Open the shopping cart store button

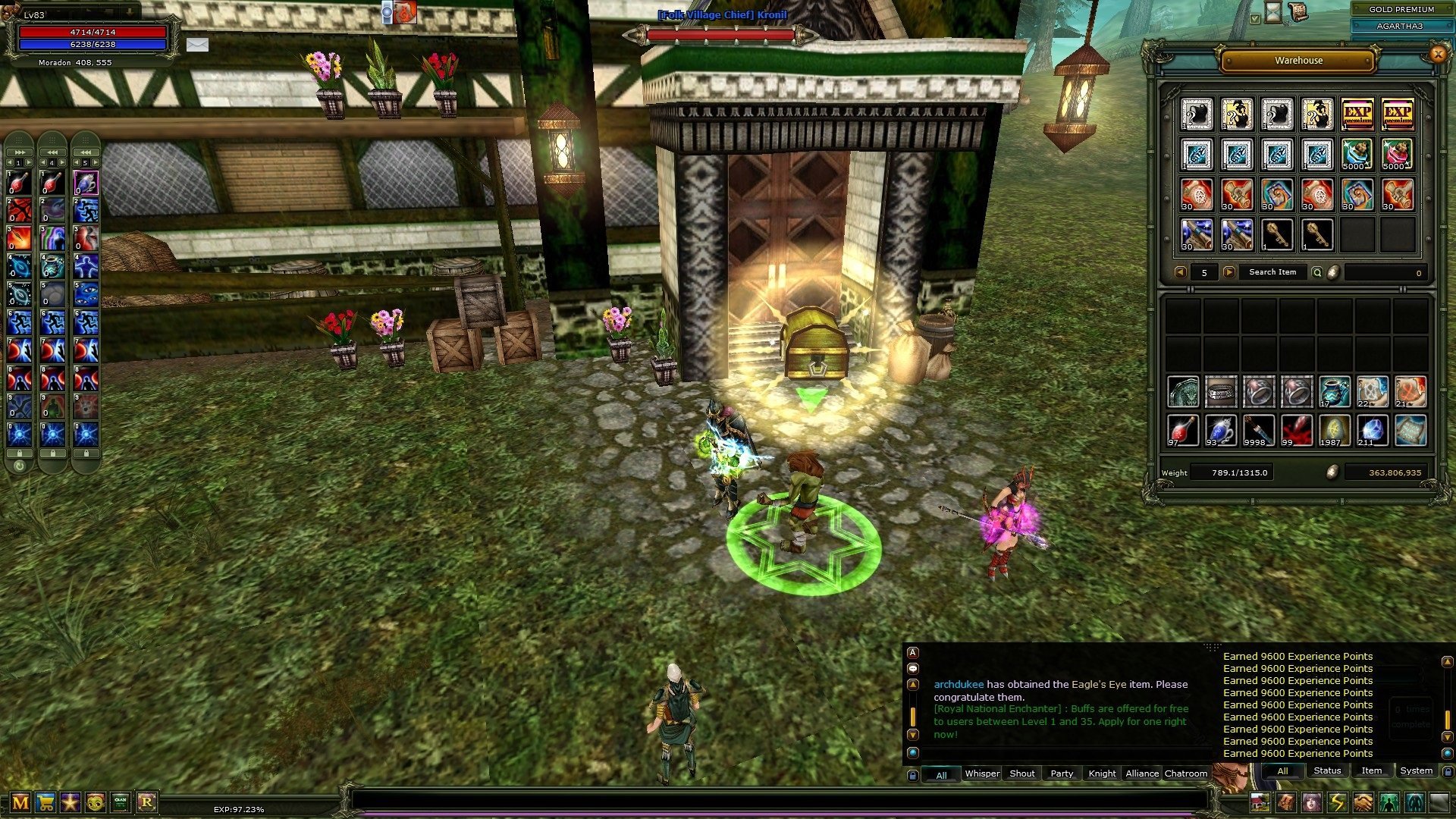45,802
